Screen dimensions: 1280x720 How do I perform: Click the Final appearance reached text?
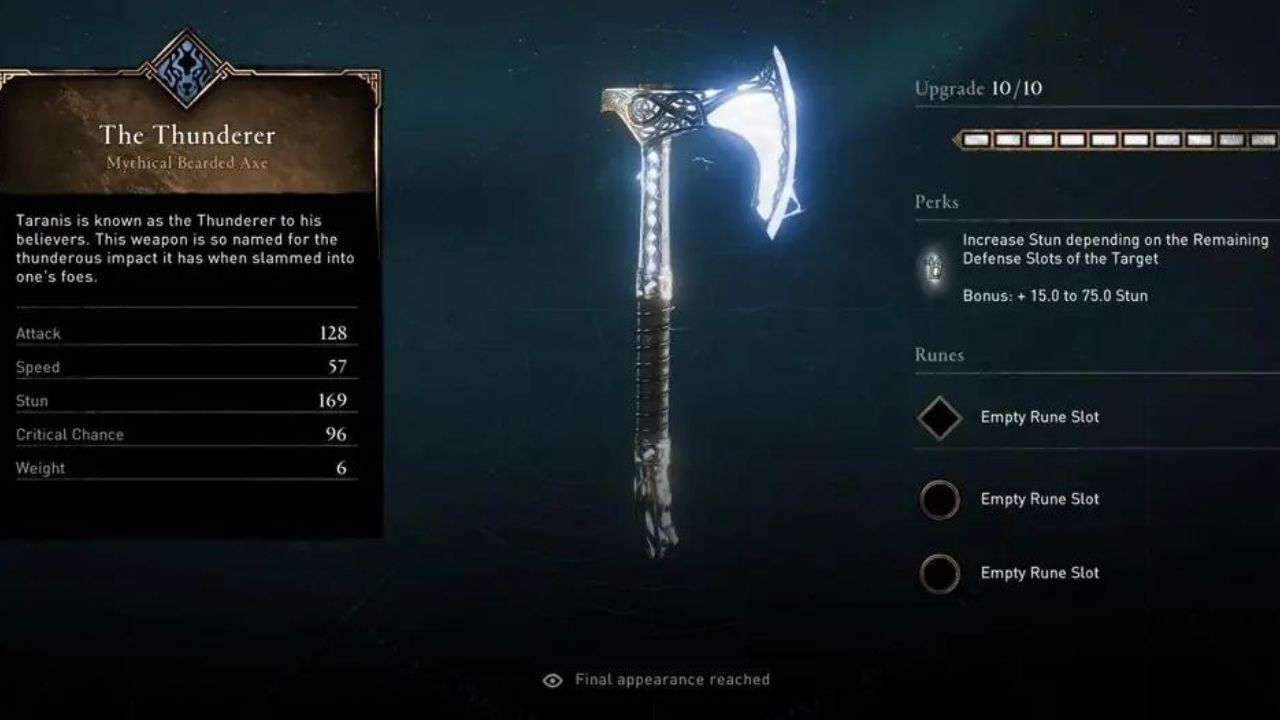[671, 679]
